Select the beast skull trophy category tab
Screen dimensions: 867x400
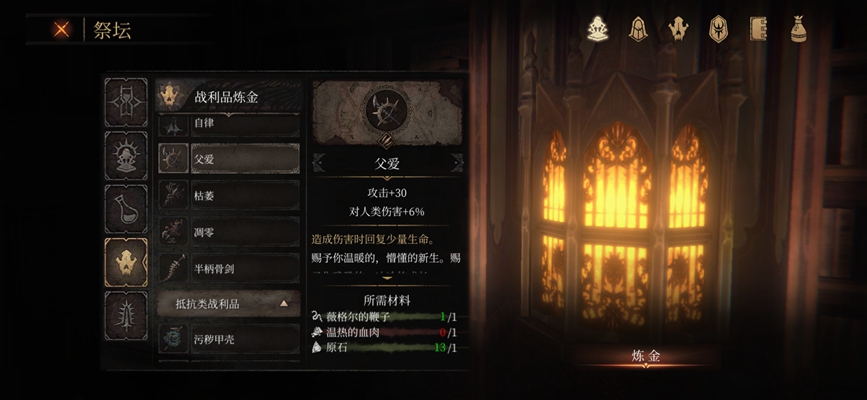click(x=126, y=262)
